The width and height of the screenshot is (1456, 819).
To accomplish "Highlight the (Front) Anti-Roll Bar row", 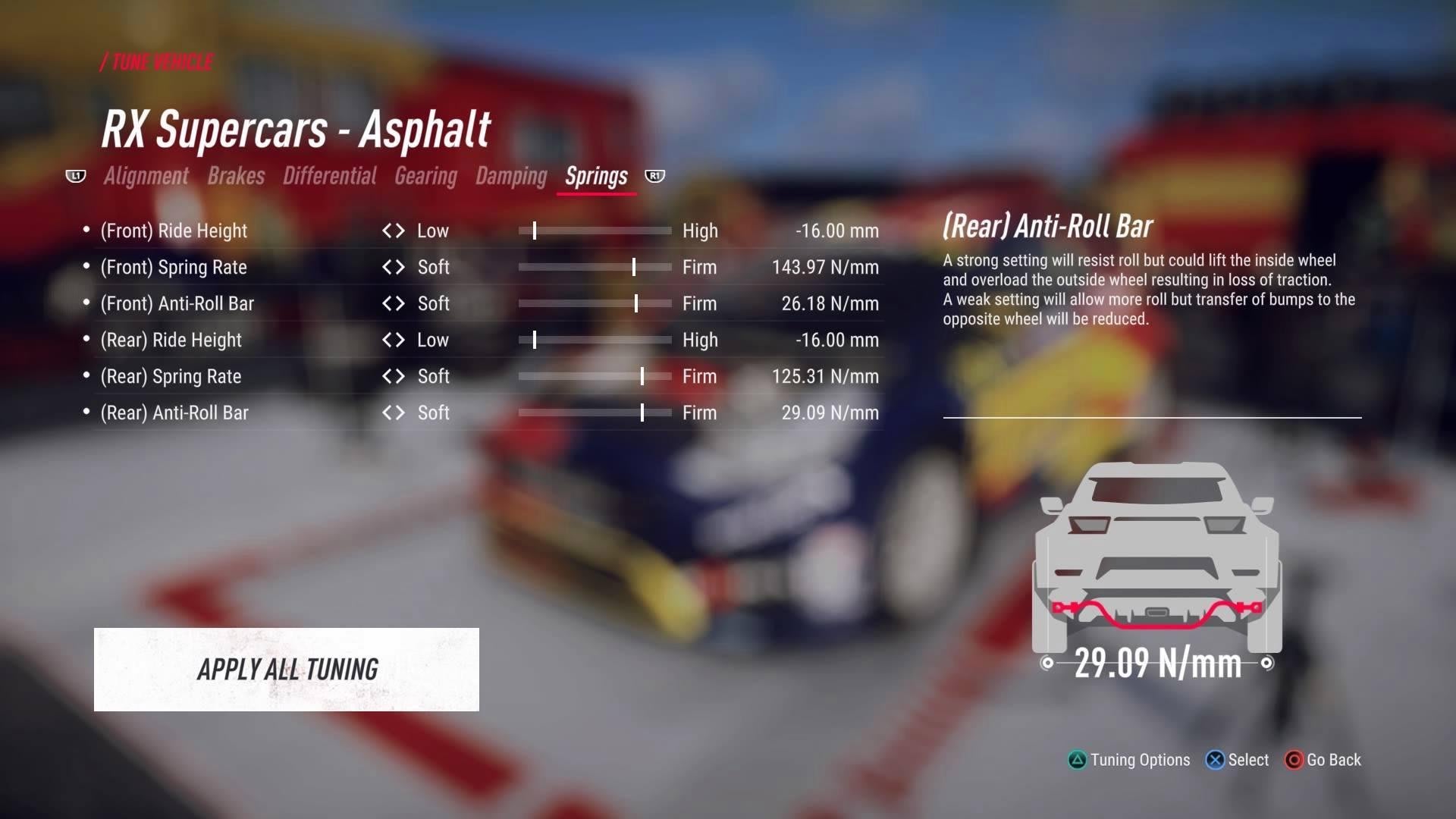I will pyautogui.click(x=177, y=303).
